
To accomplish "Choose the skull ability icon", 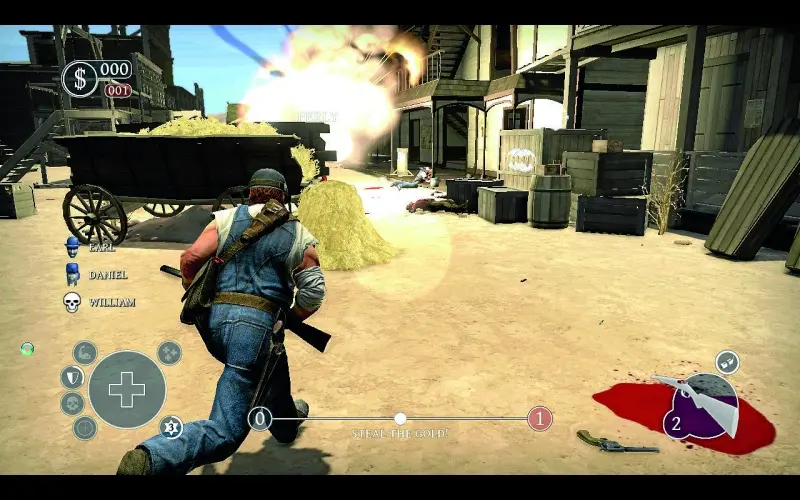I will (x=72, y=403).
